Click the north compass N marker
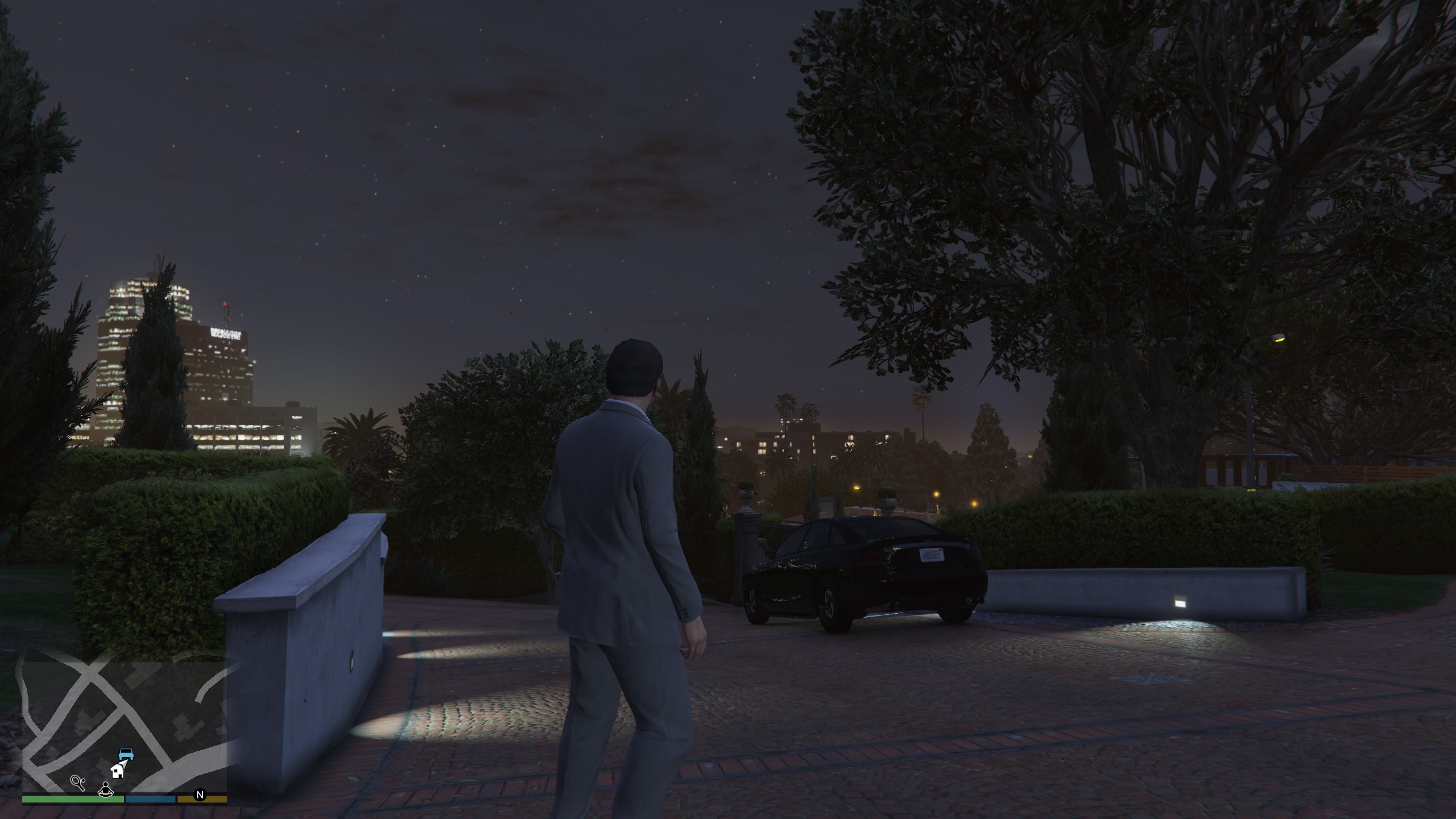 (200, 795)
